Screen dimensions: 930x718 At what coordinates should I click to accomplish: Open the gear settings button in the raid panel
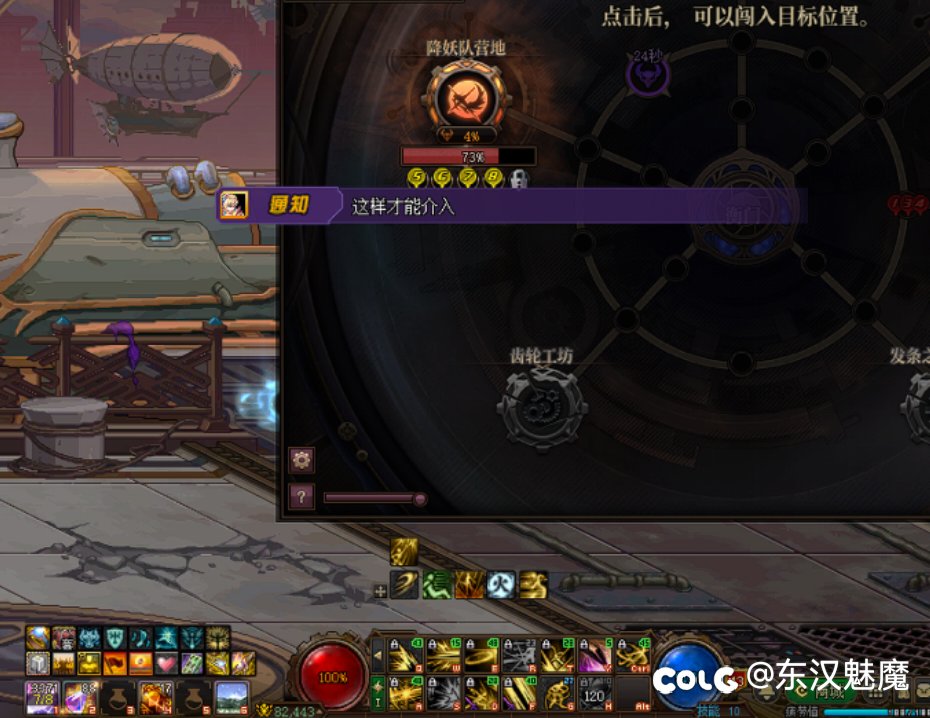(x=301, y=460)
